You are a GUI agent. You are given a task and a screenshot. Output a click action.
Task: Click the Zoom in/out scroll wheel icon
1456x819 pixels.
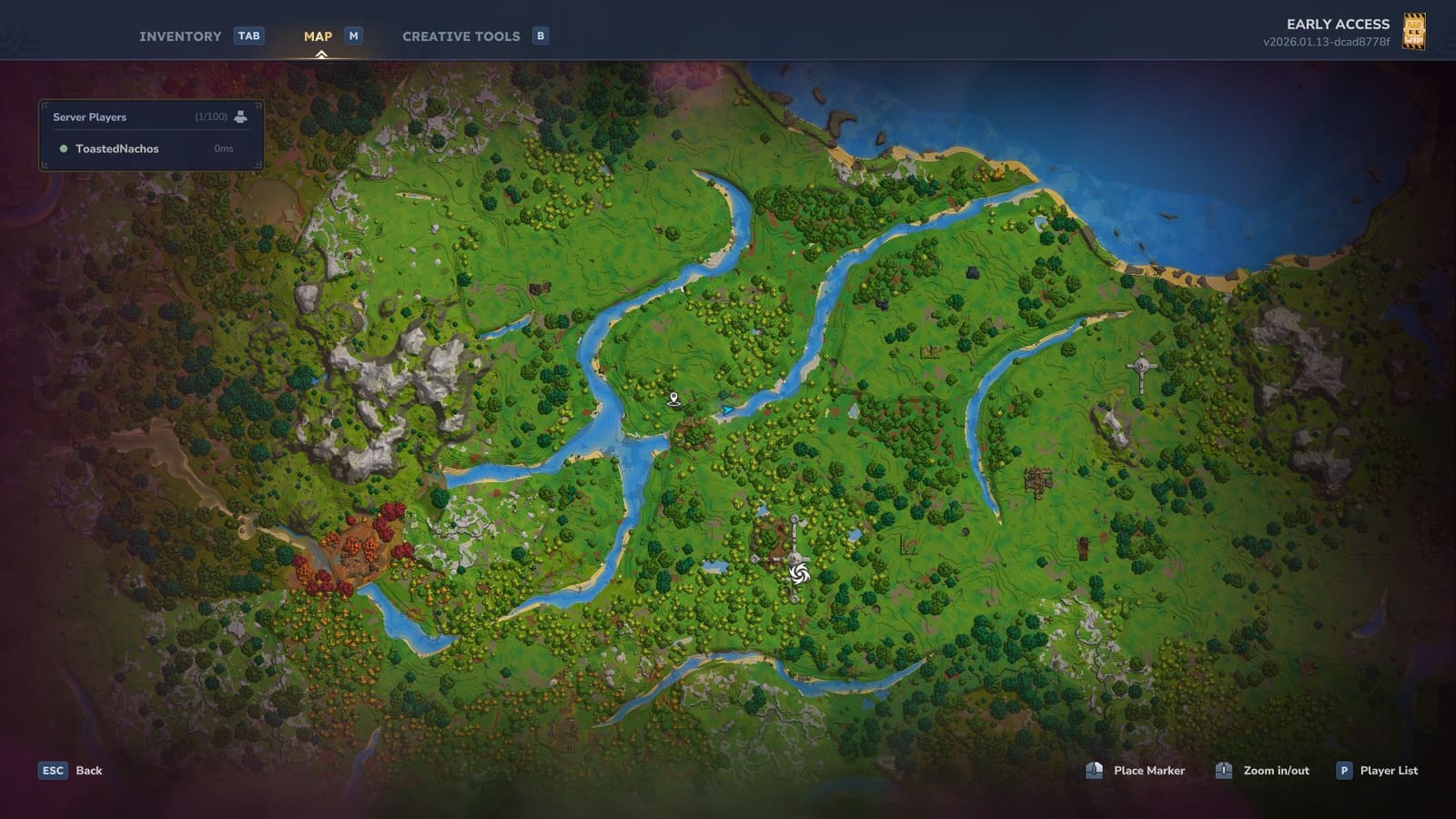[1224, 770]
